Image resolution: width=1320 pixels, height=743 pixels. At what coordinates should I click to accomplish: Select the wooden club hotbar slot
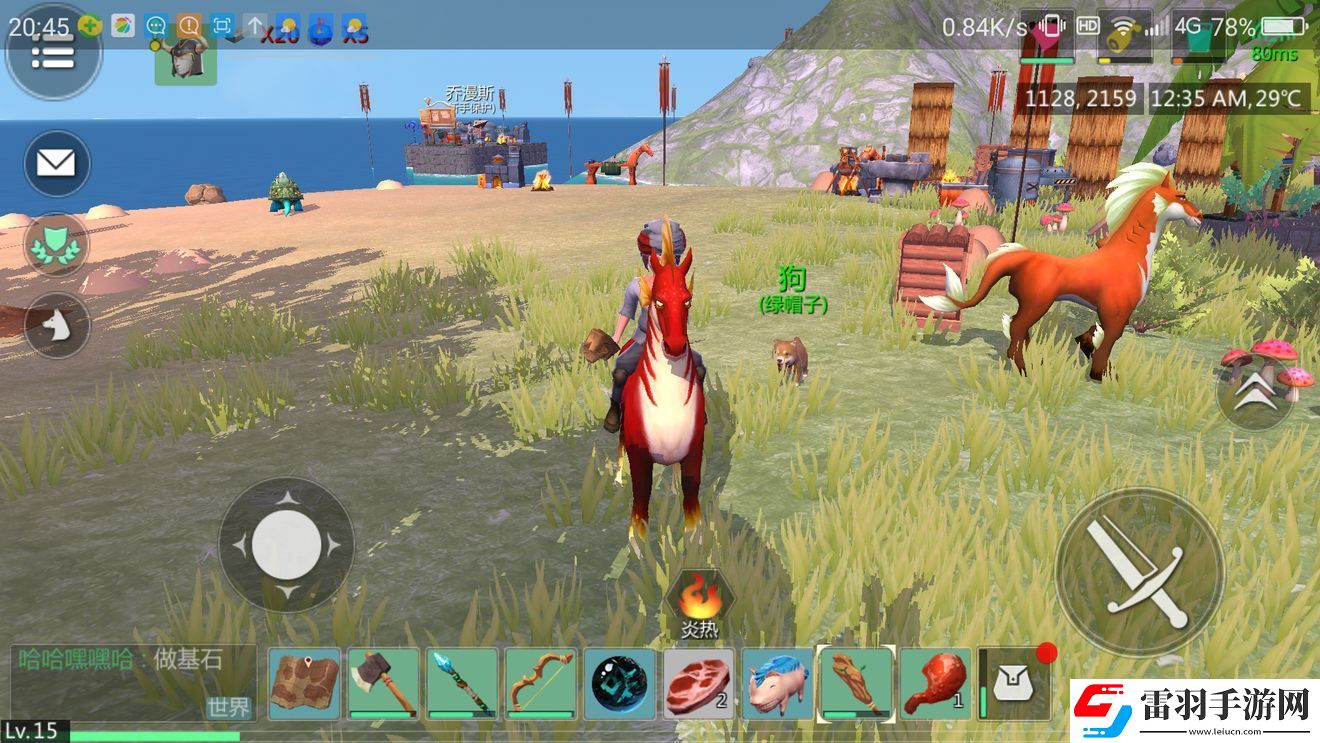tap(856, 684)
